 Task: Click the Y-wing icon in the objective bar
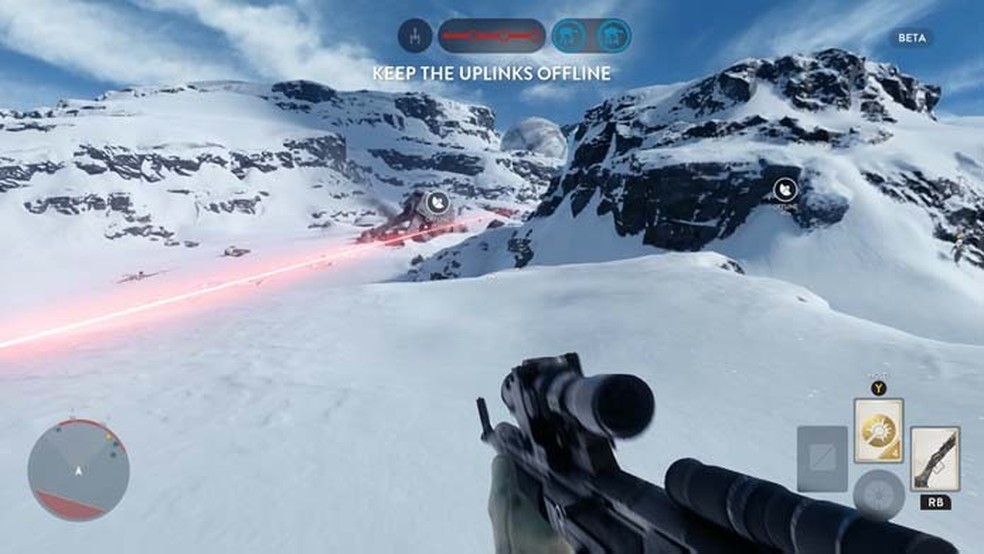414,36
